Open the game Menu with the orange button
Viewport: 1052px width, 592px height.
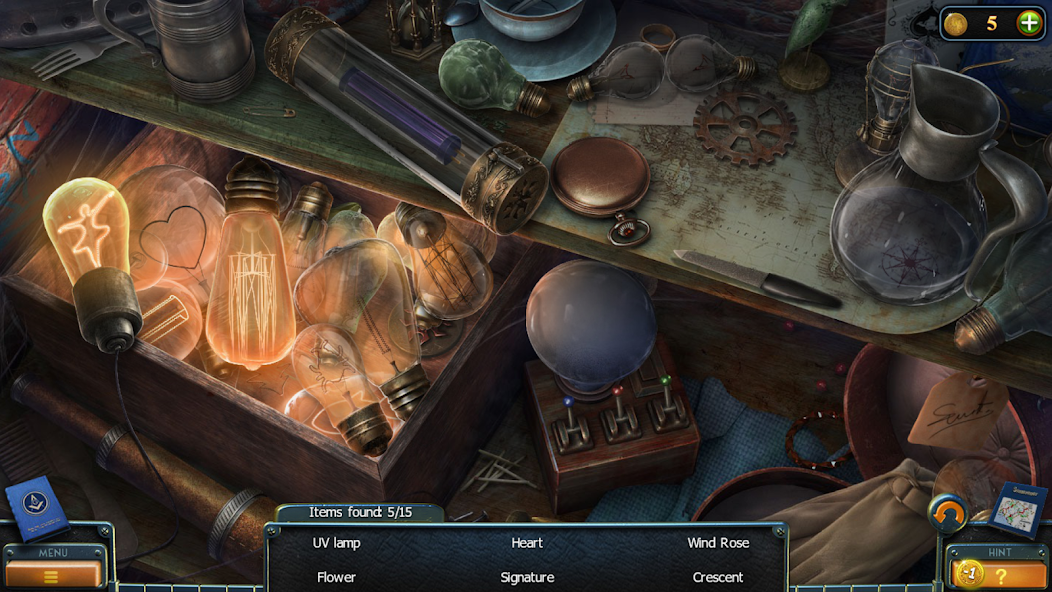[x=52, y=575]
